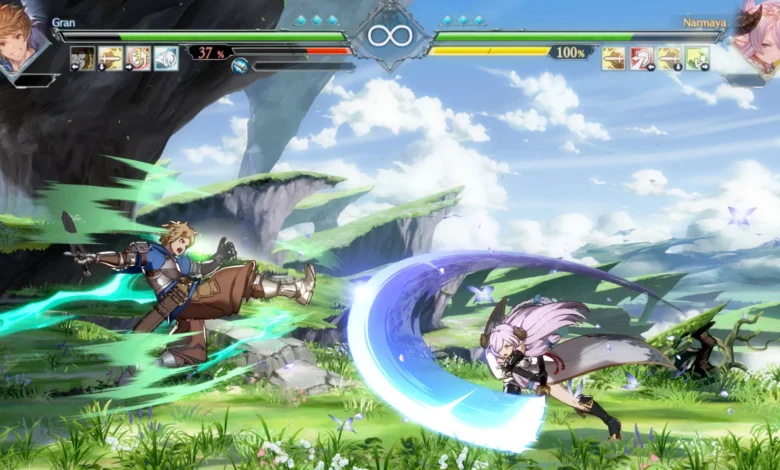The width and height of the screenshot is (780, 470).
Task: Use Gran's pink-red skill icon with forward arrow
Action: (x=139, y=58)
